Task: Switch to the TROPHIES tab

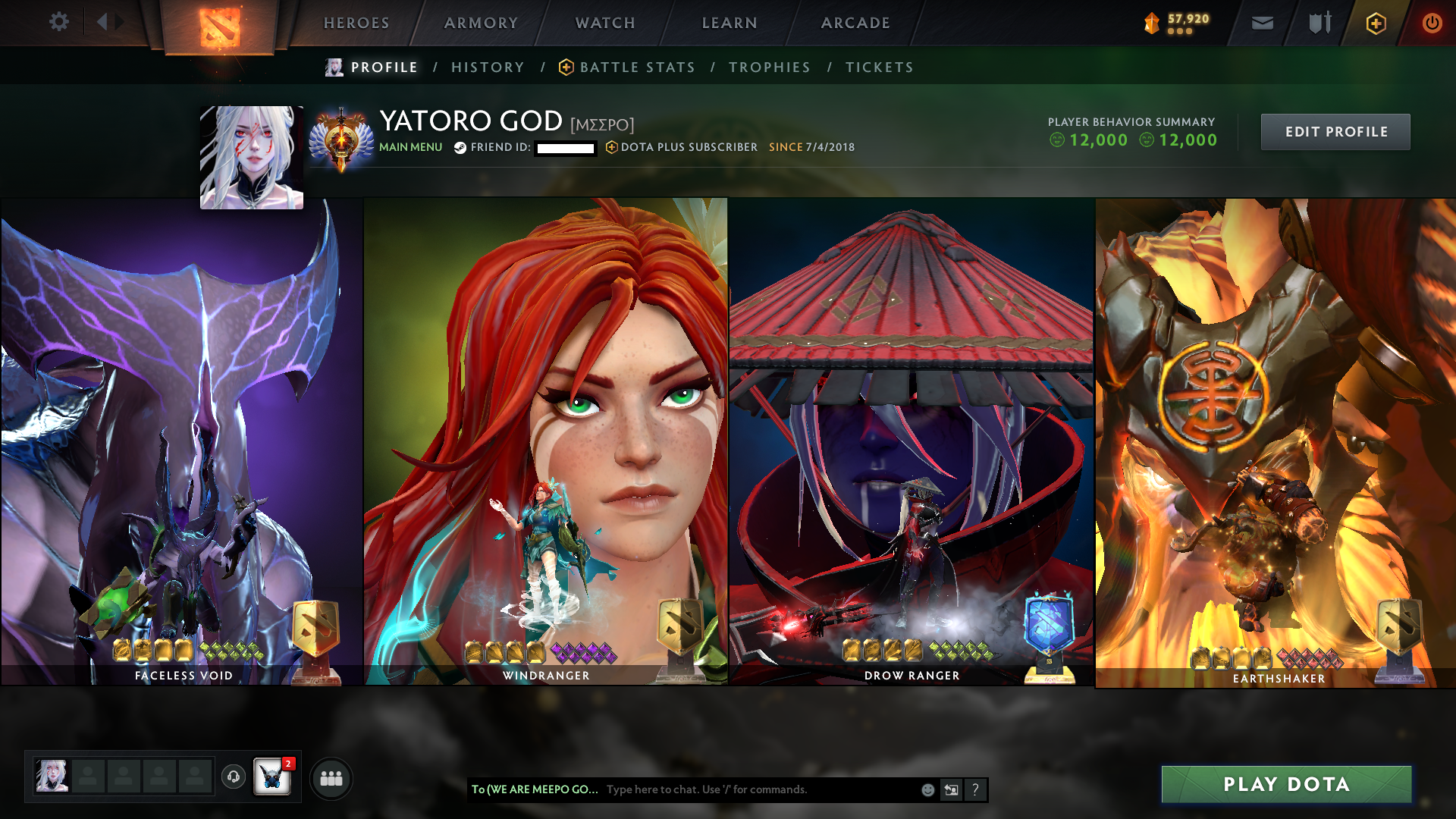Action: click(769, 67)
